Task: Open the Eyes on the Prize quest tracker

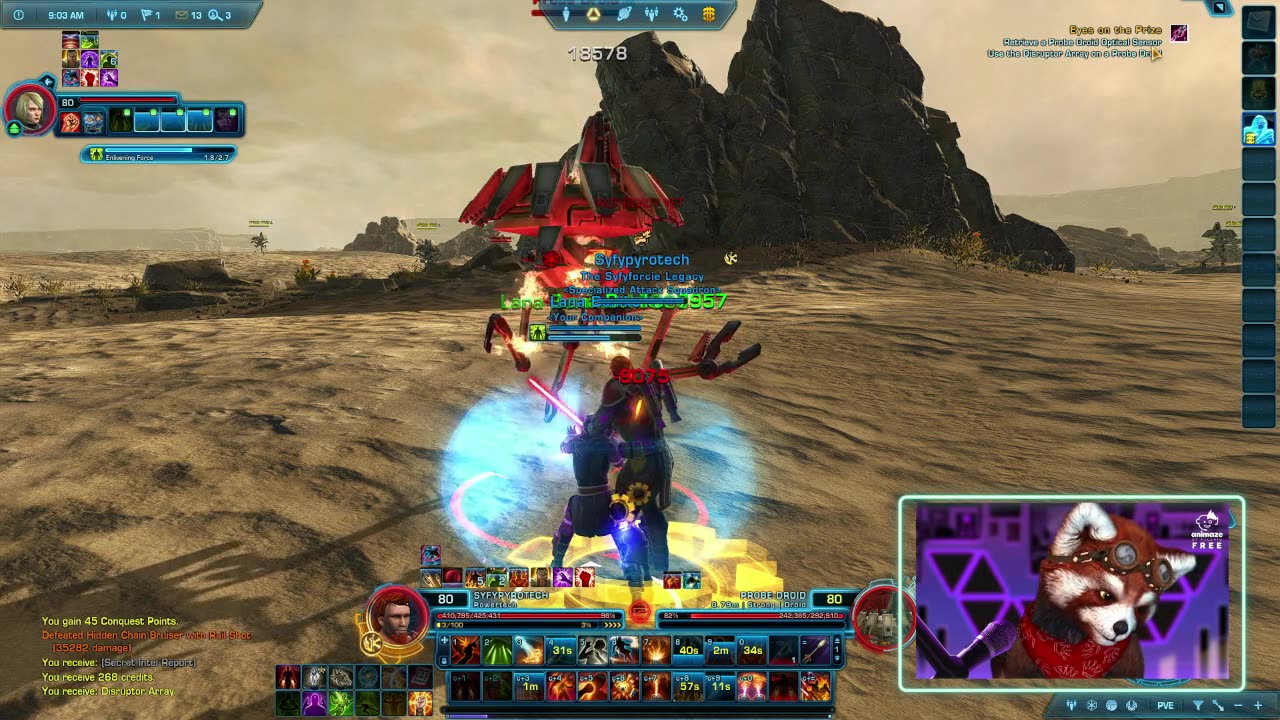Action: coord(1115,30)
